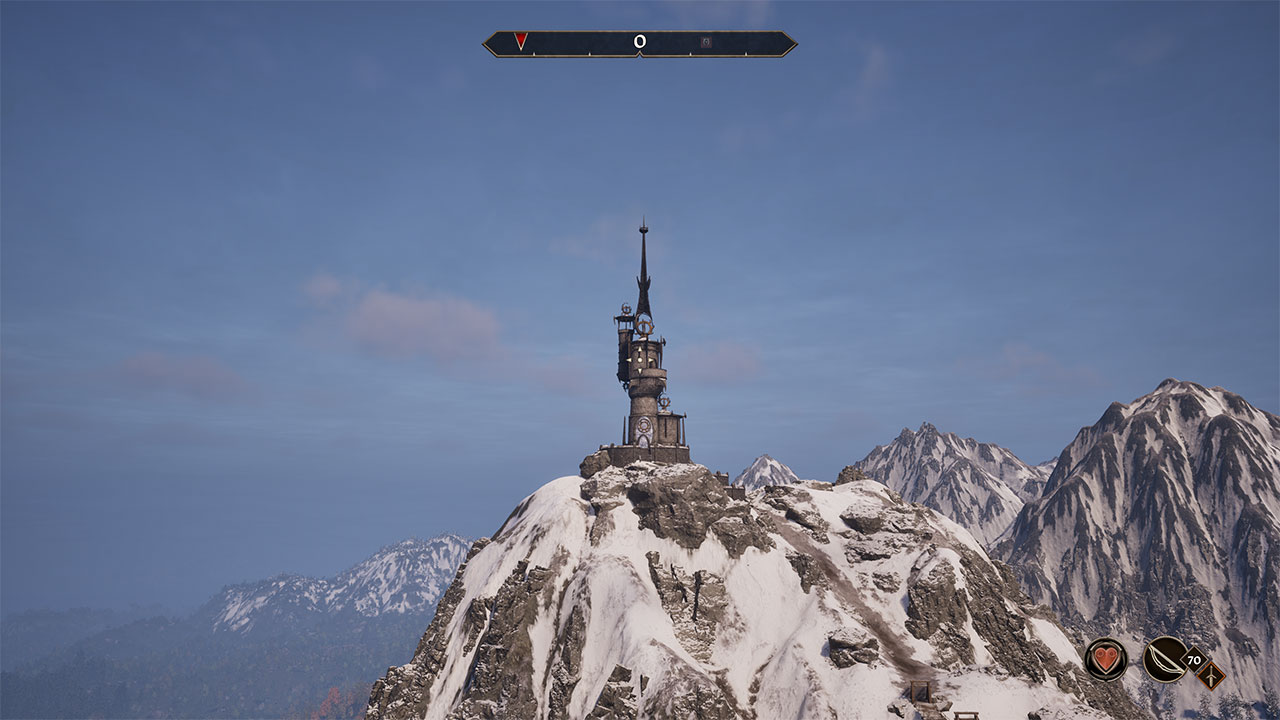Select the small square marker on the compass
The image size is (1280, 720).
coord(706,42)
